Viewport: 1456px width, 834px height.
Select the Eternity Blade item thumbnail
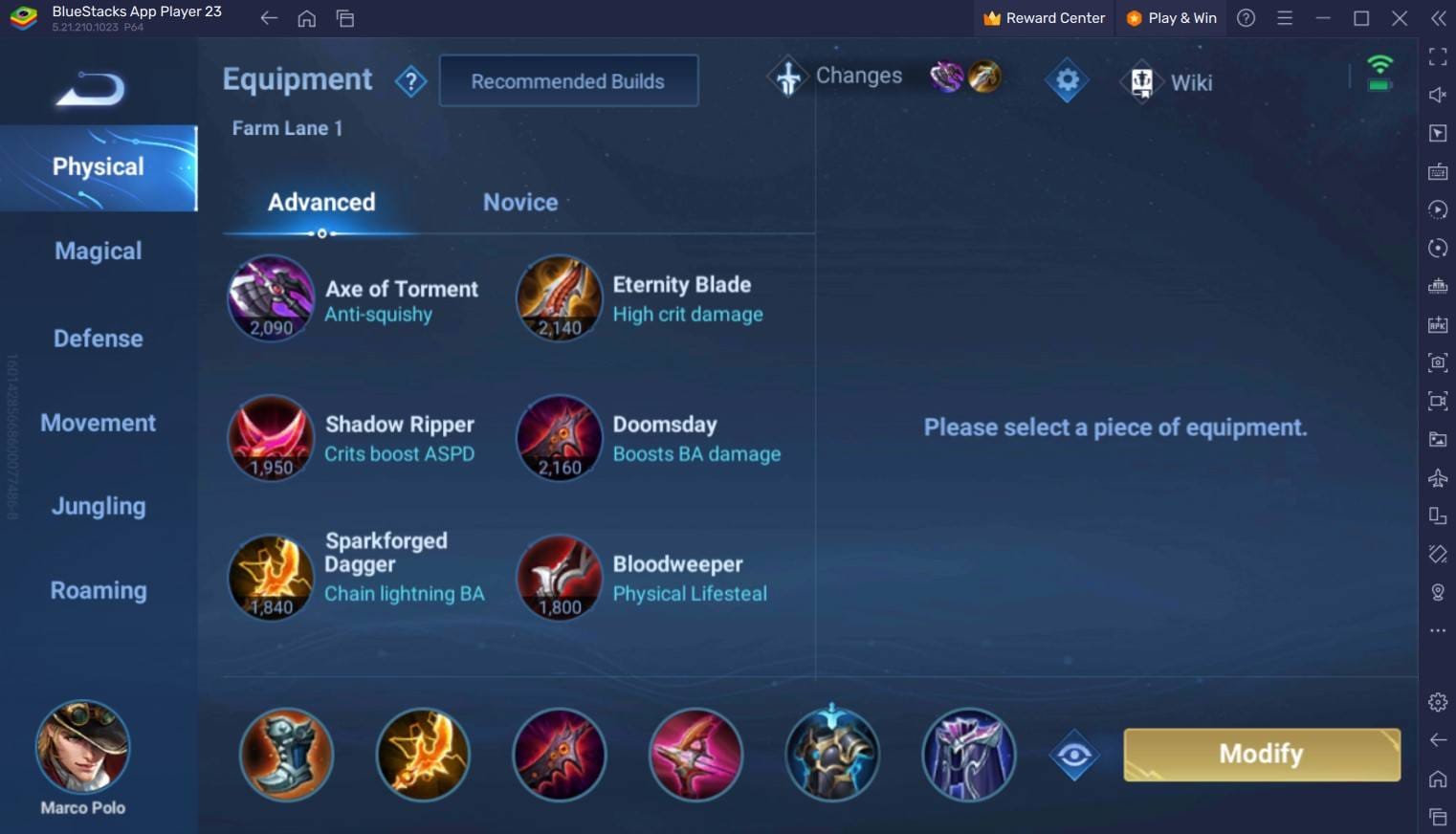coord(559,297)
